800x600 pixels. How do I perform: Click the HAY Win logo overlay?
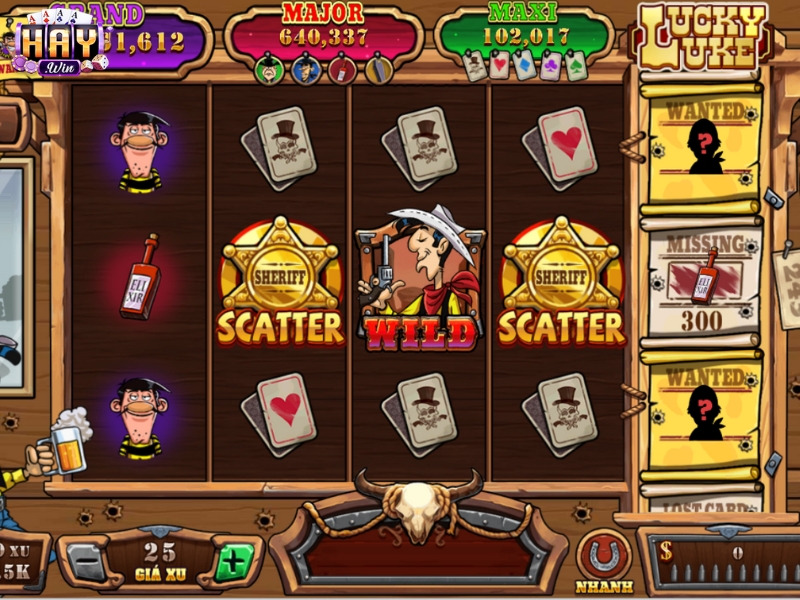coord(62,45)
